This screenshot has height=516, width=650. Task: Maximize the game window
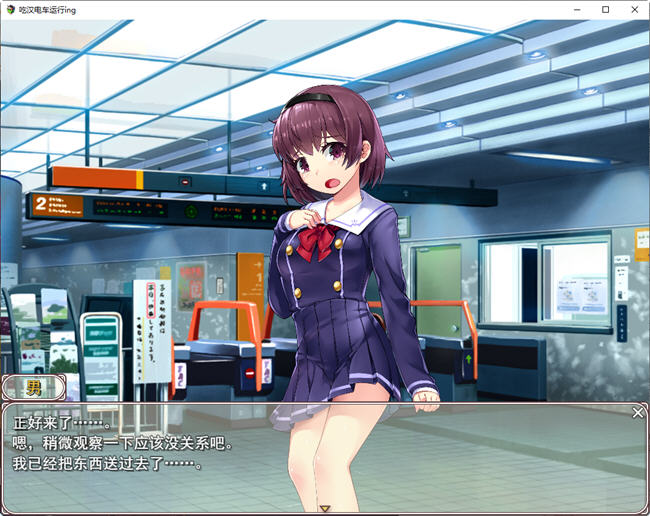605,9
